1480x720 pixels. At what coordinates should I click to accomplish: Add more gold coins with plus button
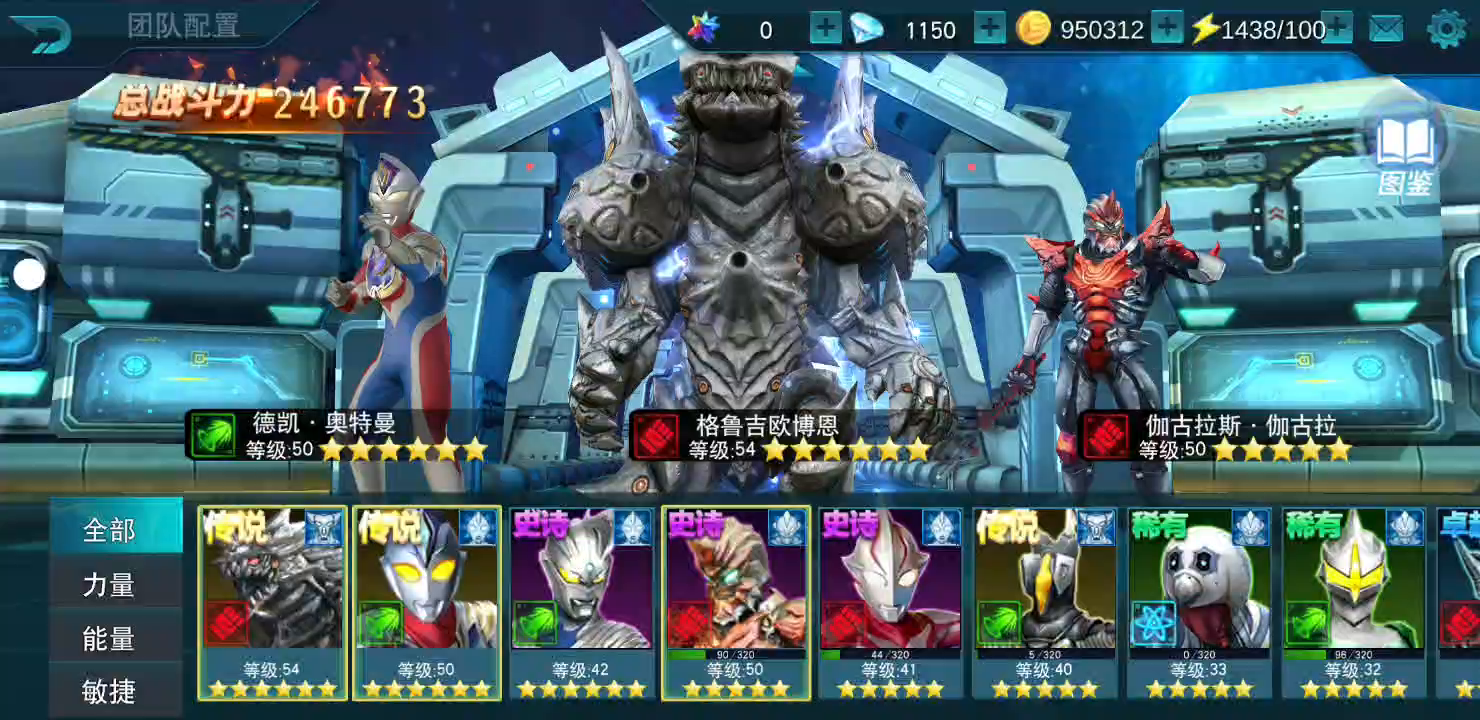coord(1167,29)
